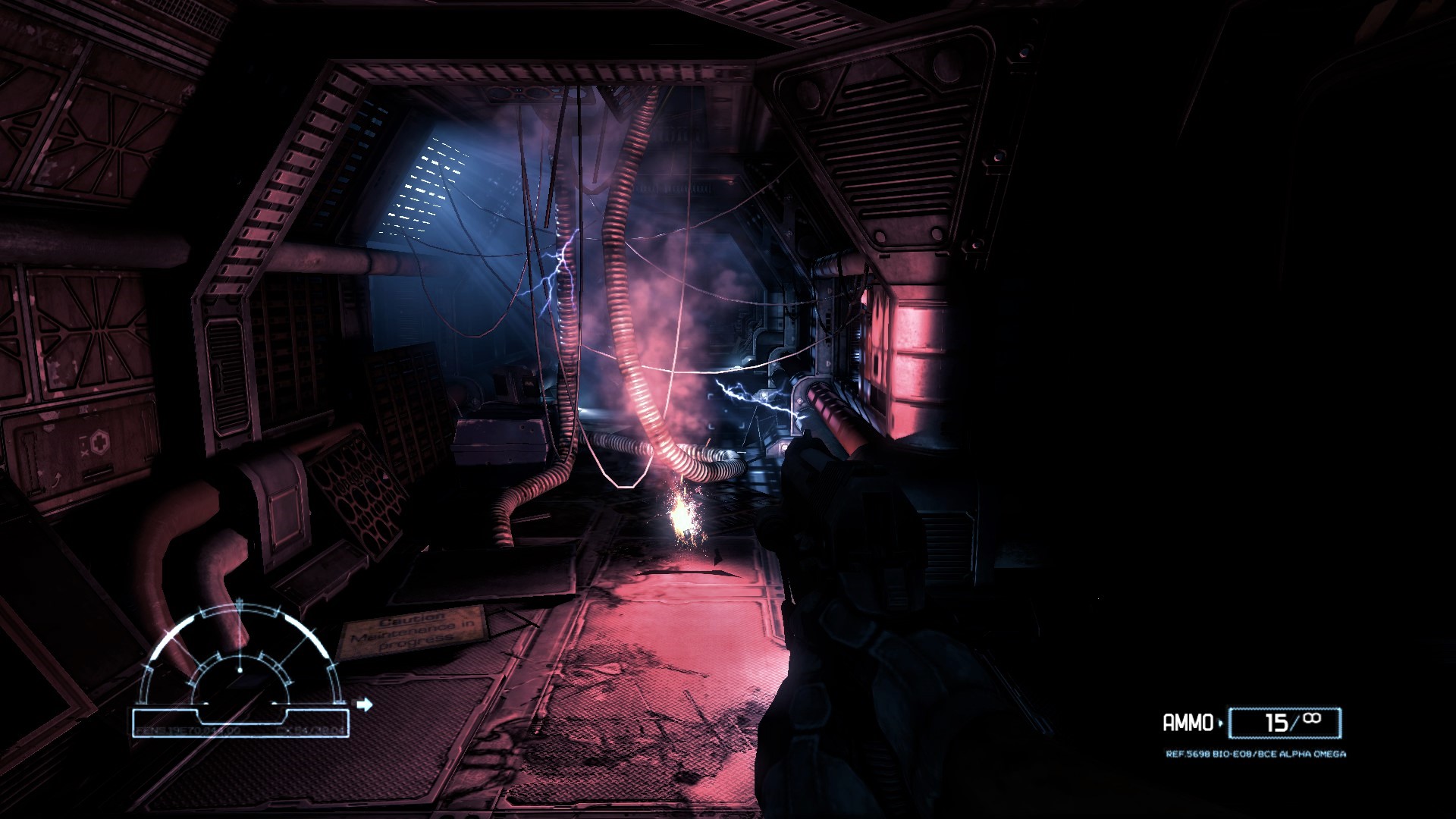Image resolution: width=1456 pixels, height=819 pixels.
Task: Click the small arrow next to AMMO label
Action: [1220, 722]
